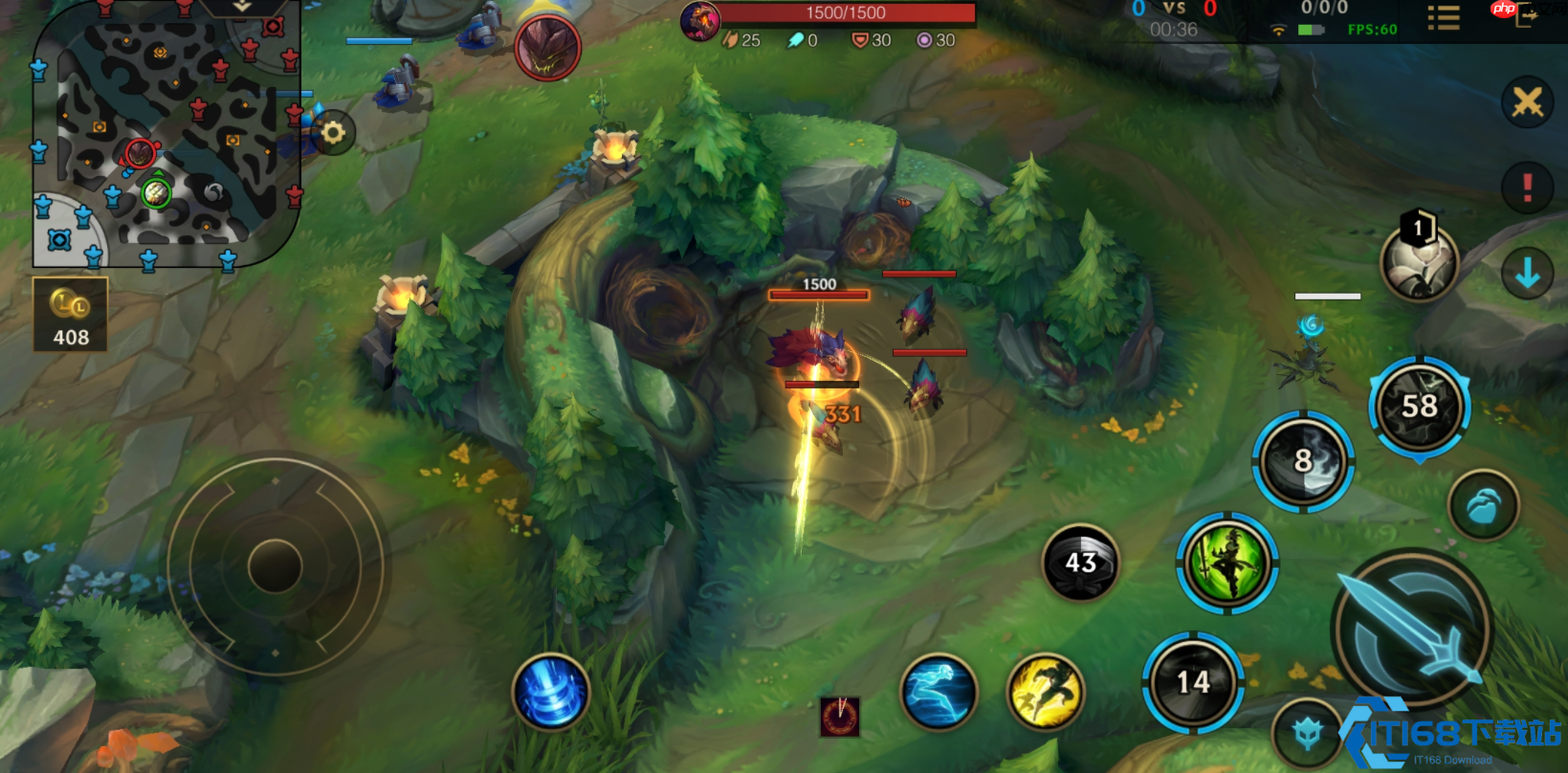The width and height of the screenshot is (1568, 773).
Task: Tap the blue down arrow button
Action: [x=1527, y=274]
